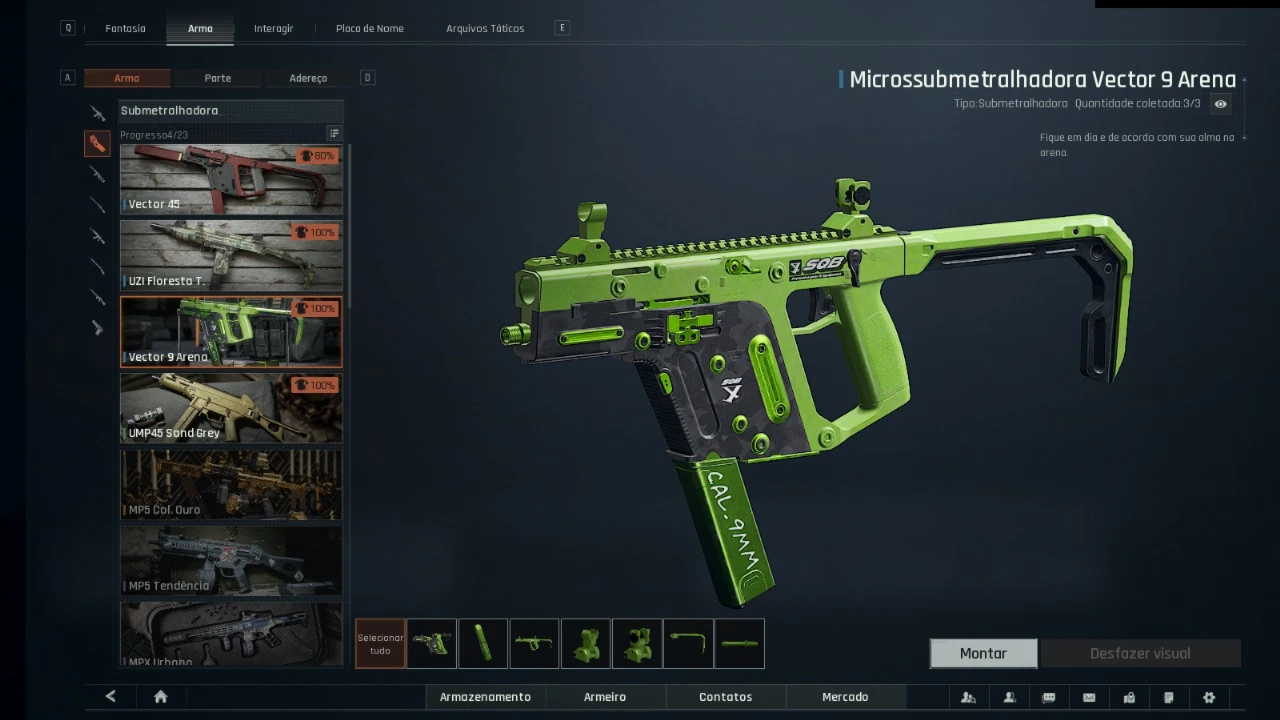Pick the MP5 Tendência skin
1280x720 pixels.
[231, 560]
